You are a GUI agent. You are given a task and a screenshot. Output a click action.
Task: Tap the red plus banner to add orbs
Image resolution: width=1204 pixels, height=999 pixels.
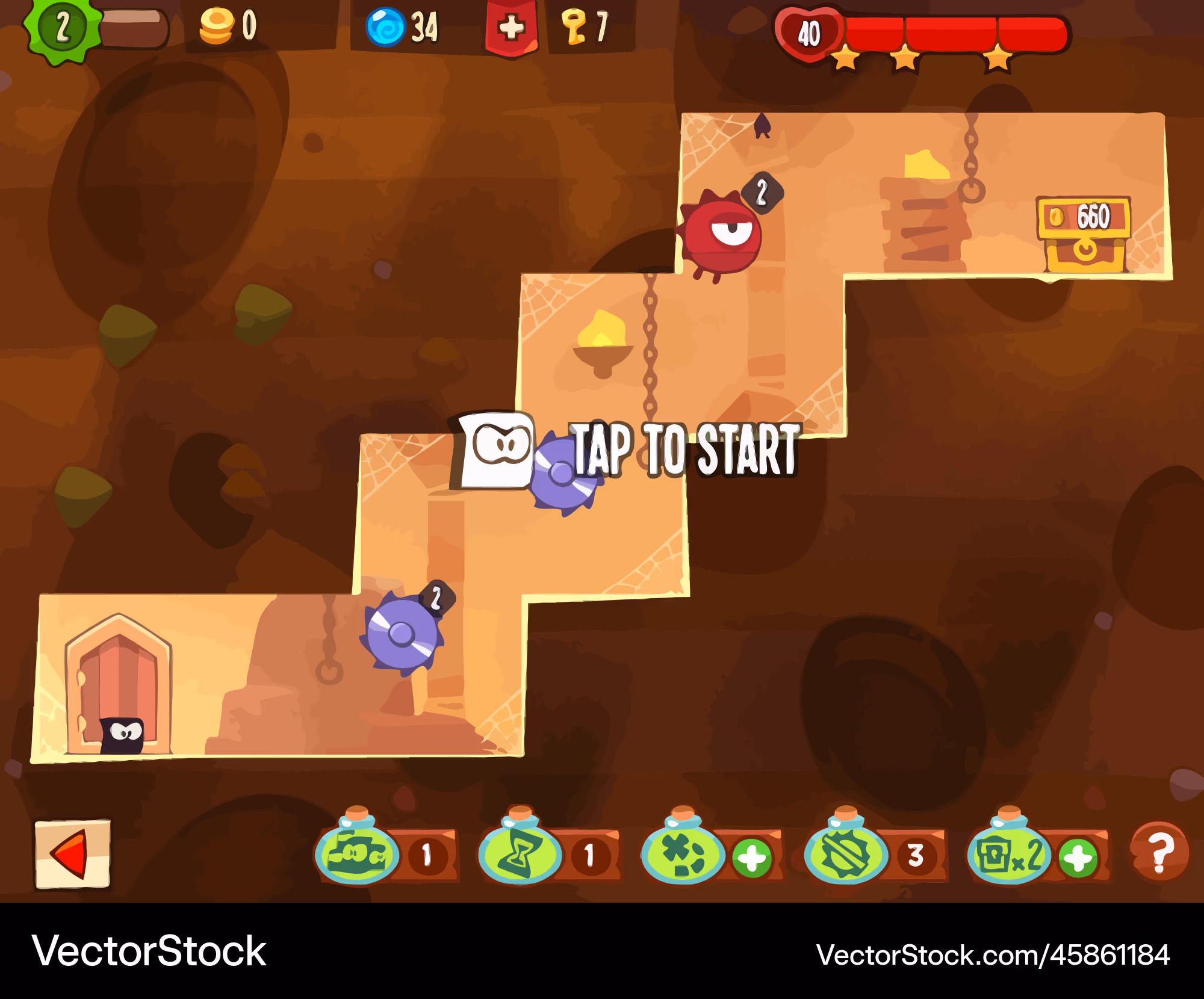tap(511, 28)
